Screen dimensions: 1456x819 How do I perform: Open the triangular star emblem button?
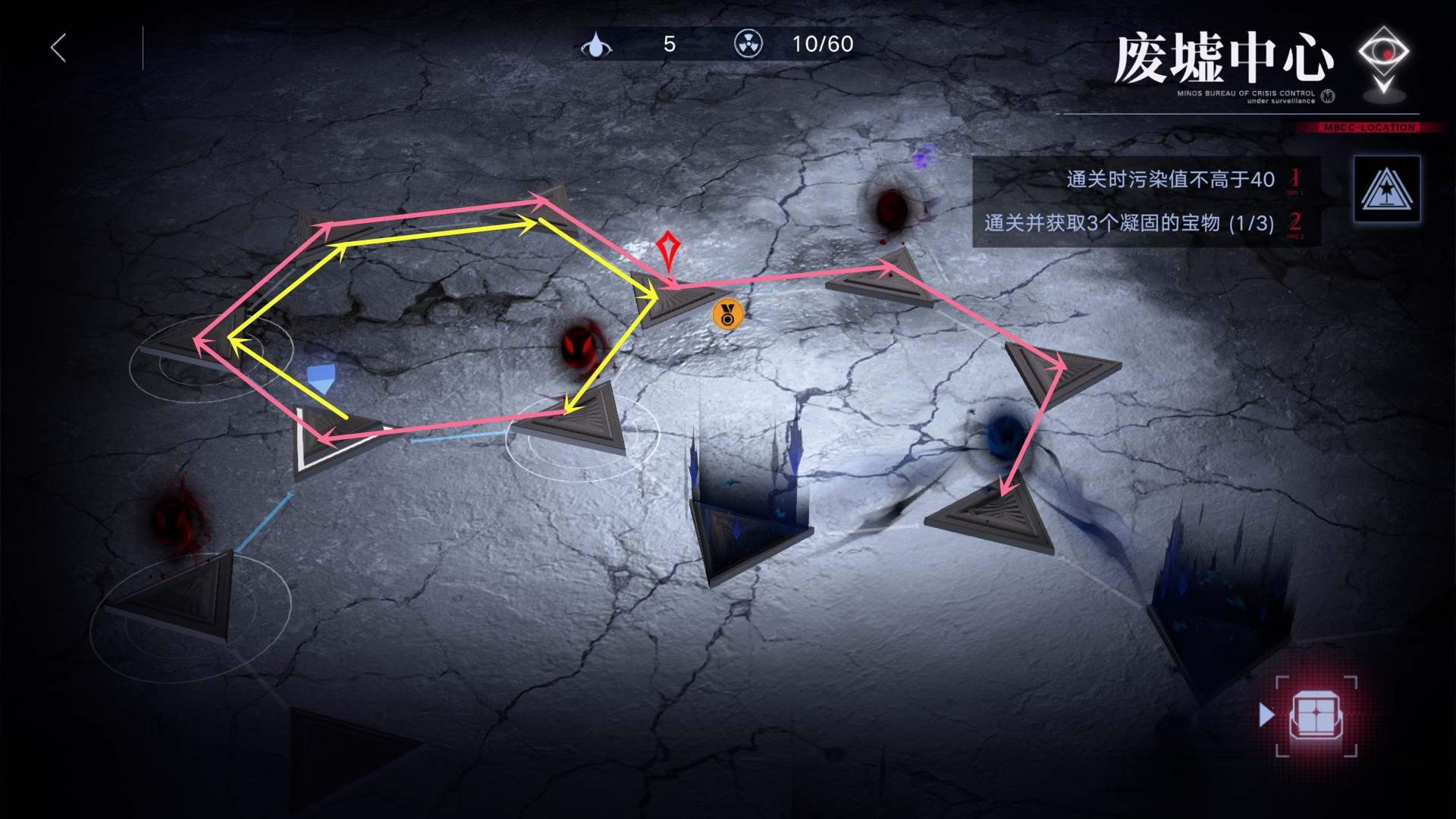(1386, 189)
